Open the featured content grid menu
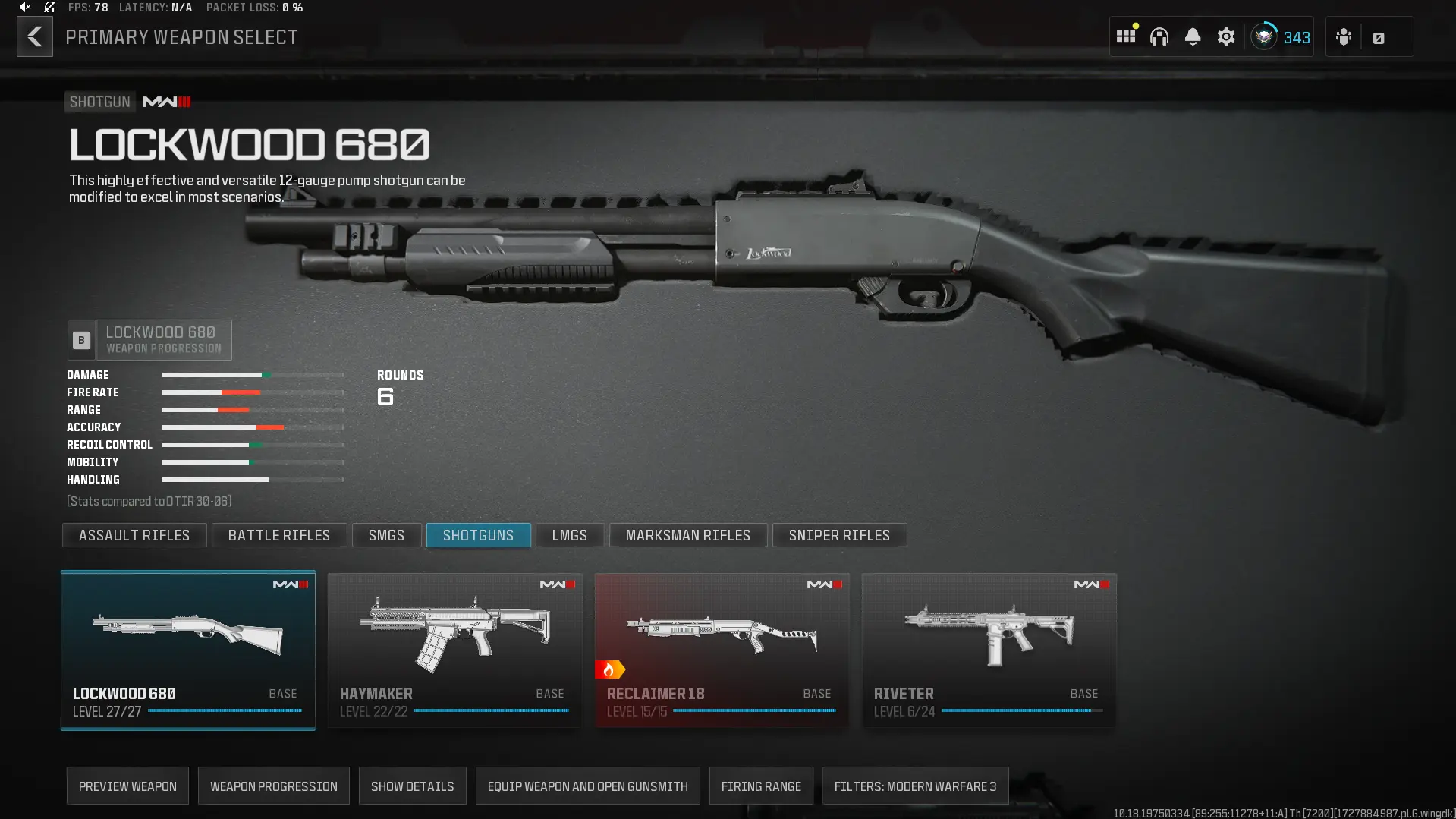Image resolution: width=1456 pixels, height=819 pixels. (1126, 36)
